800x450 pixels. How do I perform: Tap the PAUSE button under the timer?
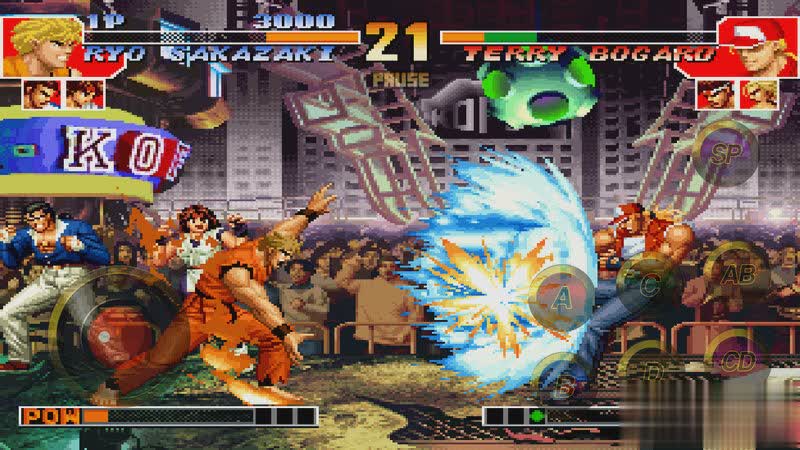pos(400,79)
